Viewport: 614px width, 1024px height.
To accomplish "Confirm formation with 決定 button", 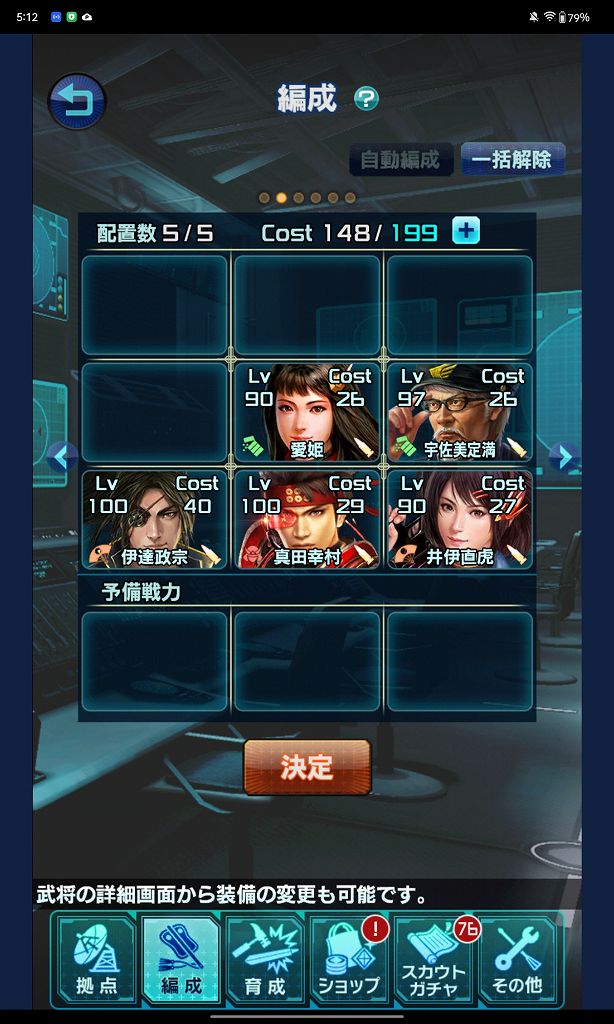I will [307, 767].
